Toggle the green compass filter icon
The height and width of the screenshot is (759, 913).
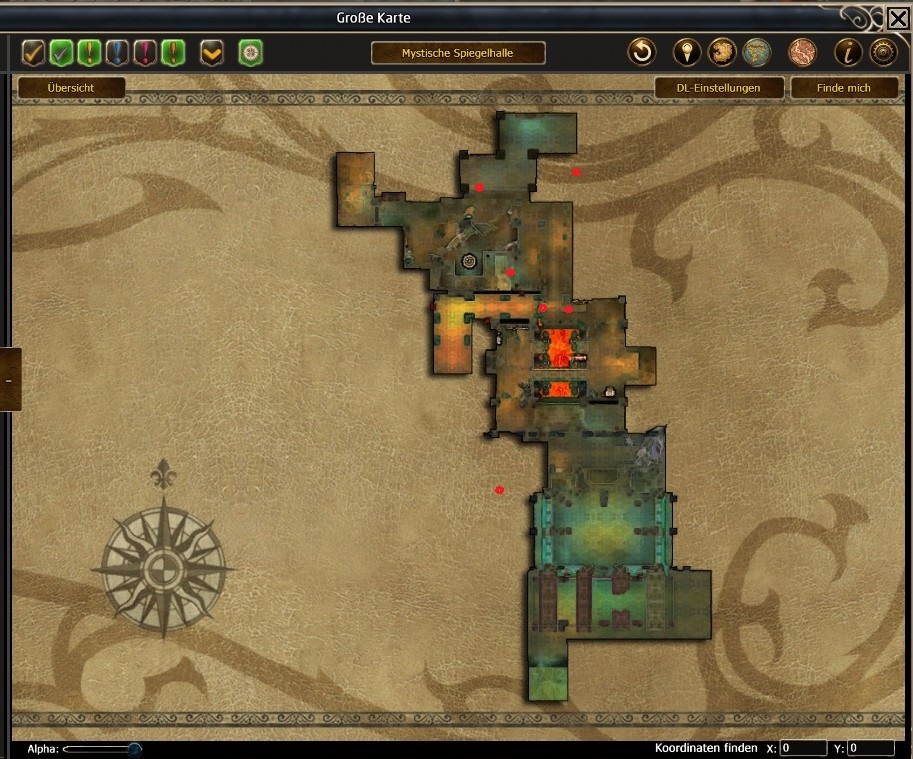250,52
